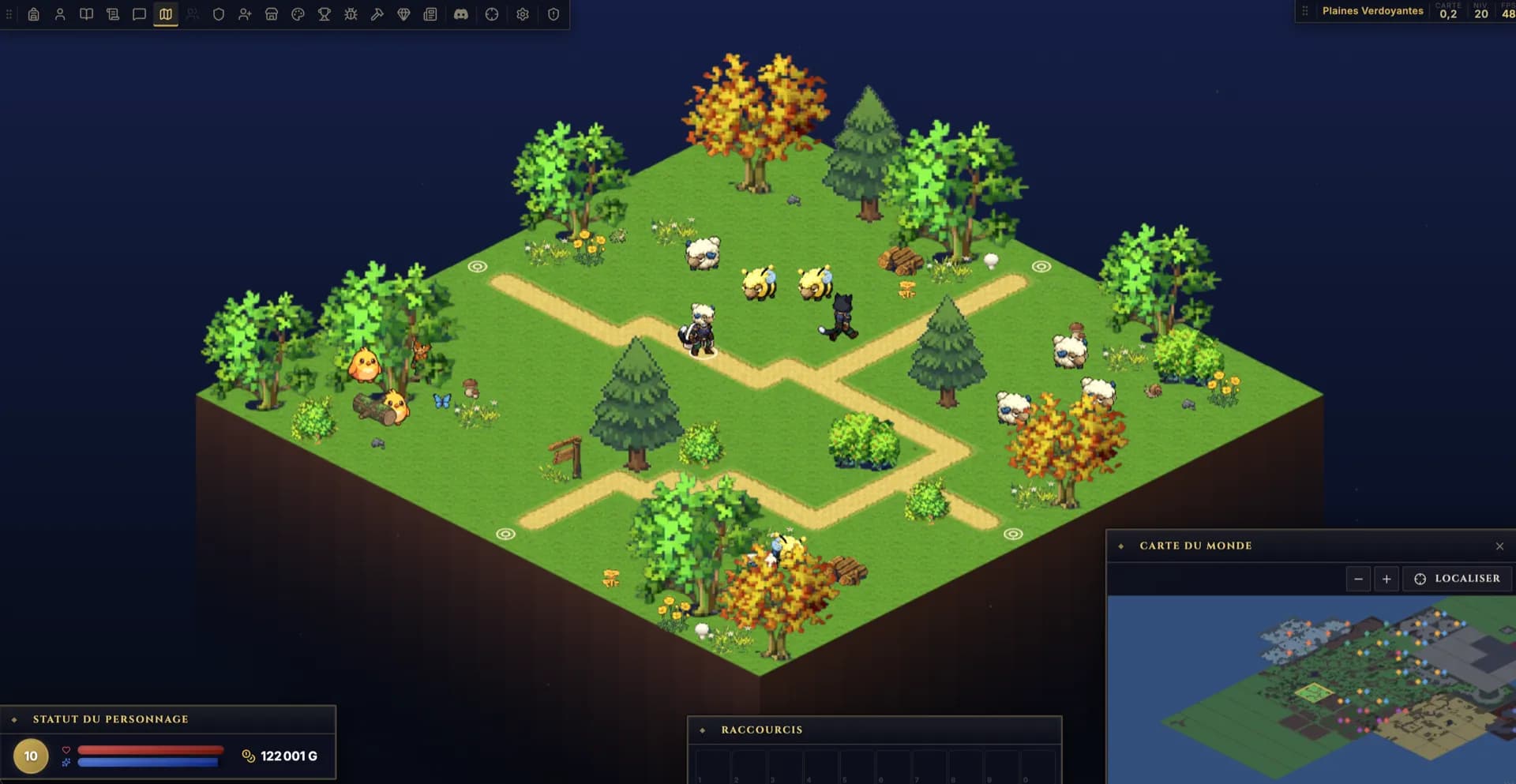Click the add-friend person icon
Screen dimensions: 1516x784
[x=245, y=14]
